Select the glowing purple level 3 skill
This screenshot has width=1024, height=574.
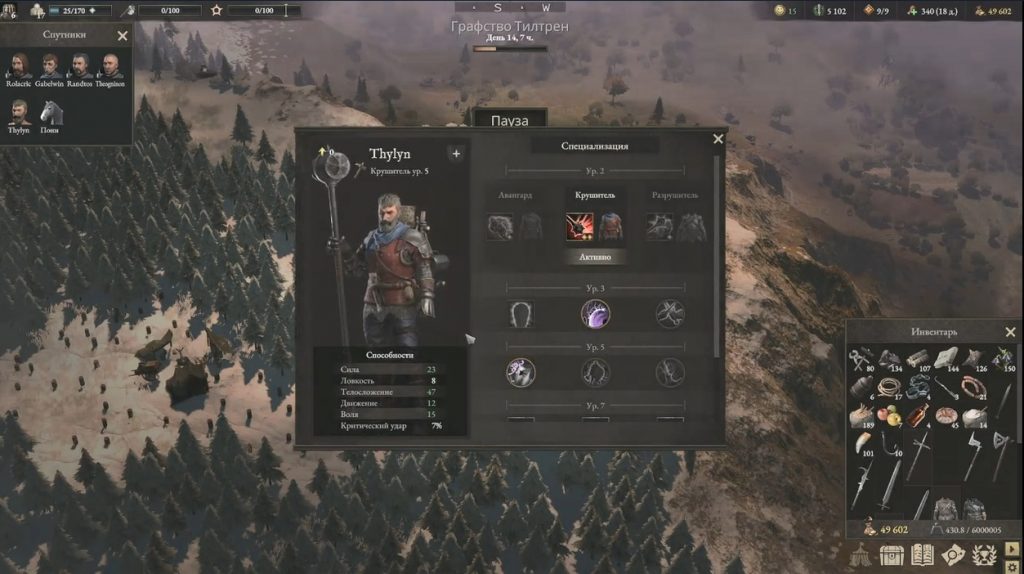click(x=596, y=314)
